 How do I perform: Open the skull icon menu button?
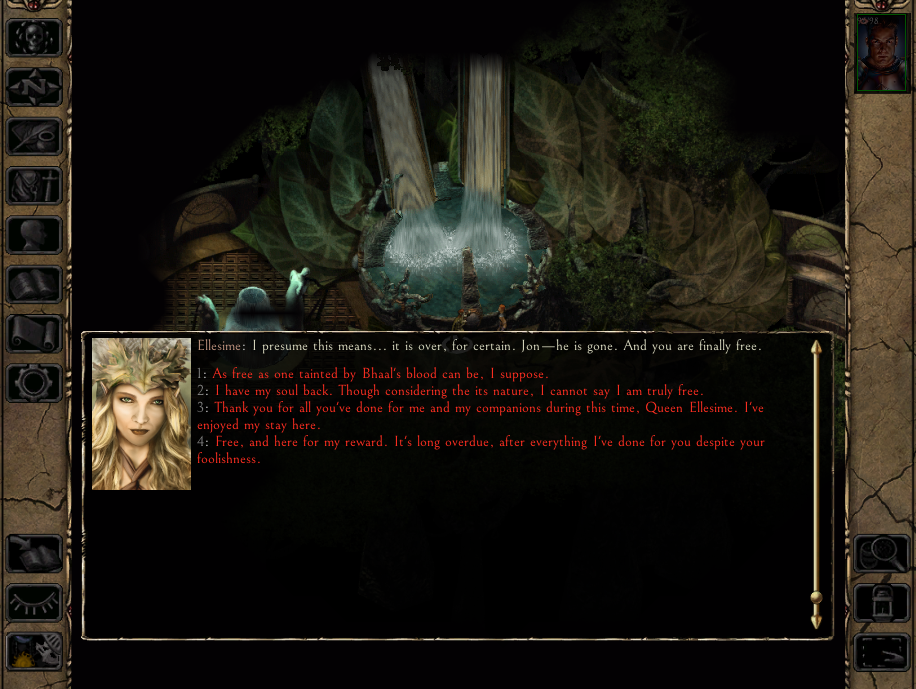(x=34, y=38)
